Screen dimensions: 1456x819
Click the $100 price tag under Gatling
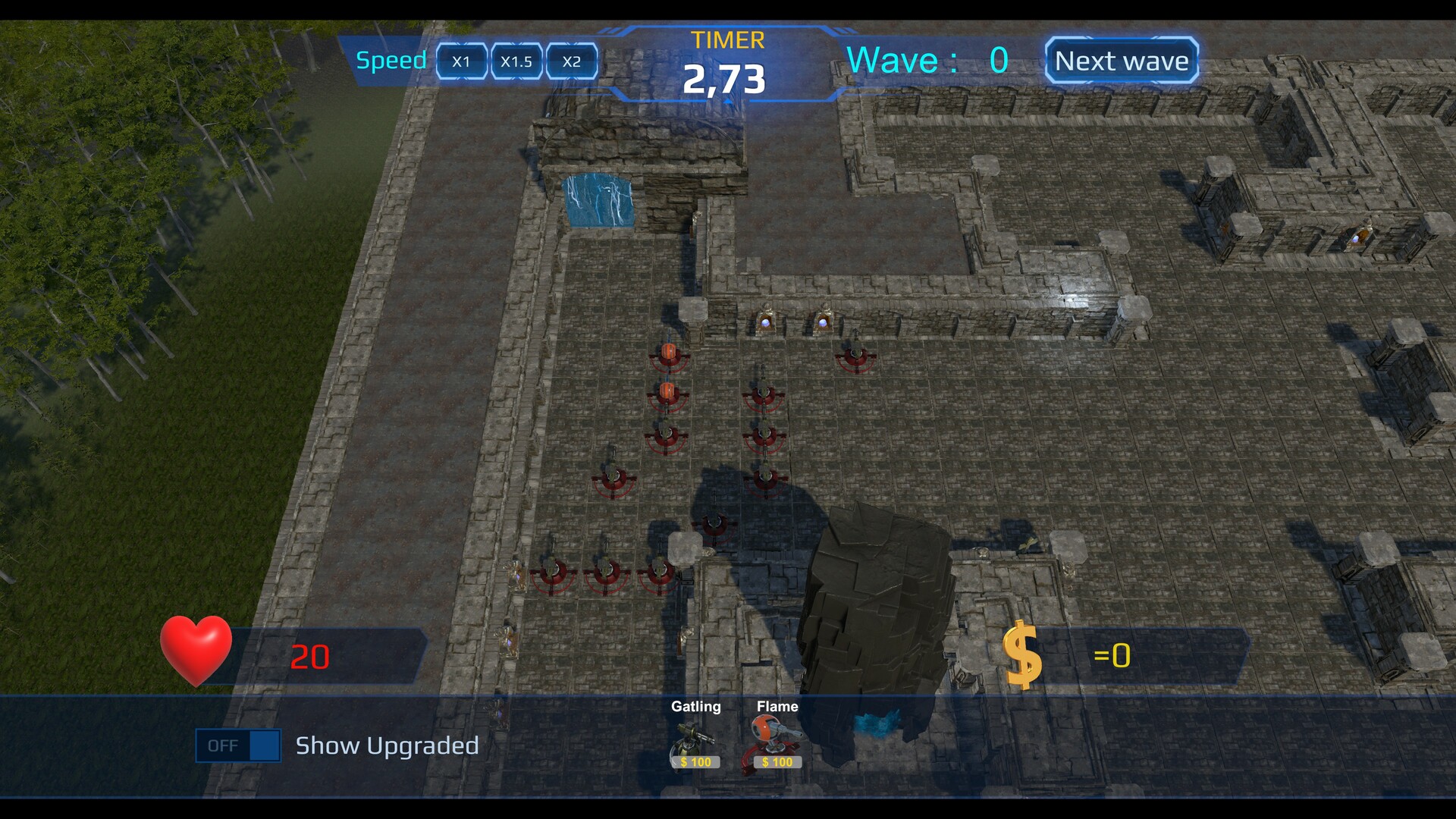coord(695,762)
